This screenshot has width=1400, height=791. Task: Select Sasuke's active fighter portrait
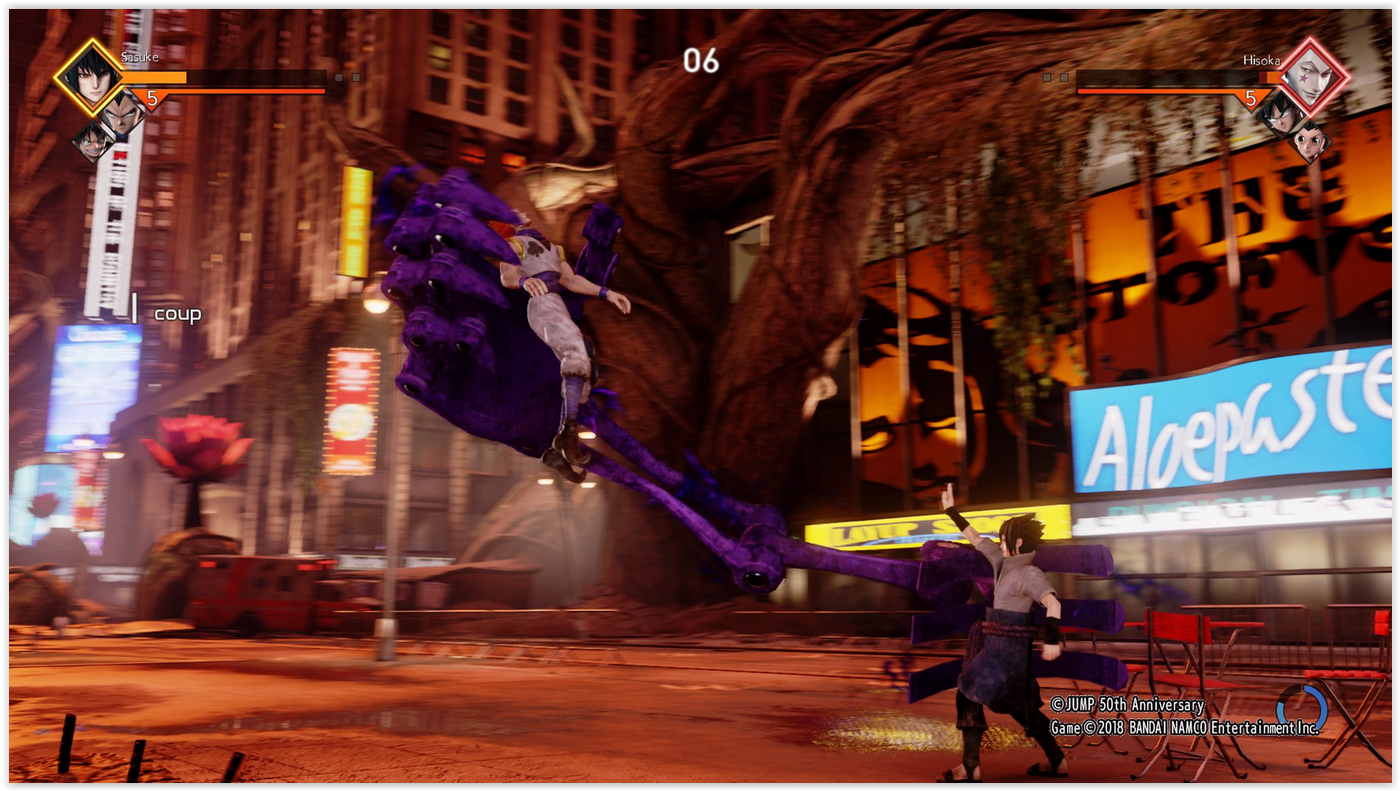point(88,77)
